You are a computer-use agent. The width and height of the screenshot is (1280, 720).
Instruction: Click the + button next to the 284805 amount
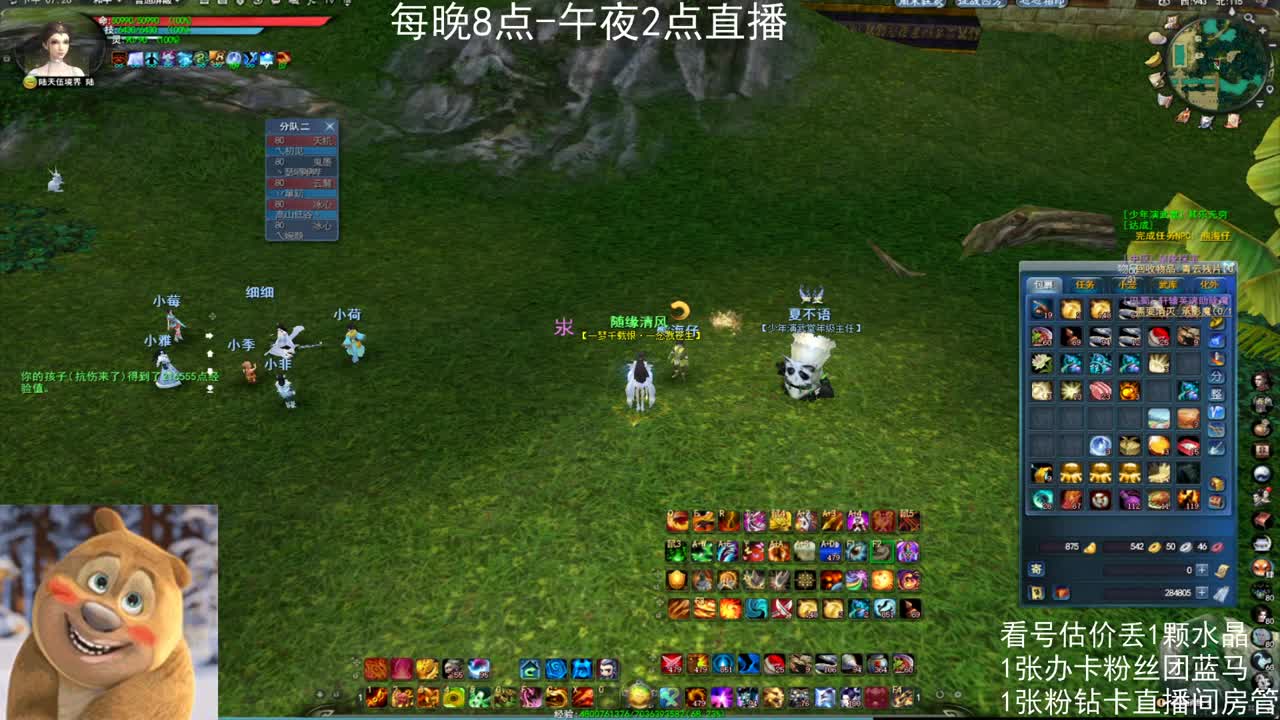point(1200,590)
